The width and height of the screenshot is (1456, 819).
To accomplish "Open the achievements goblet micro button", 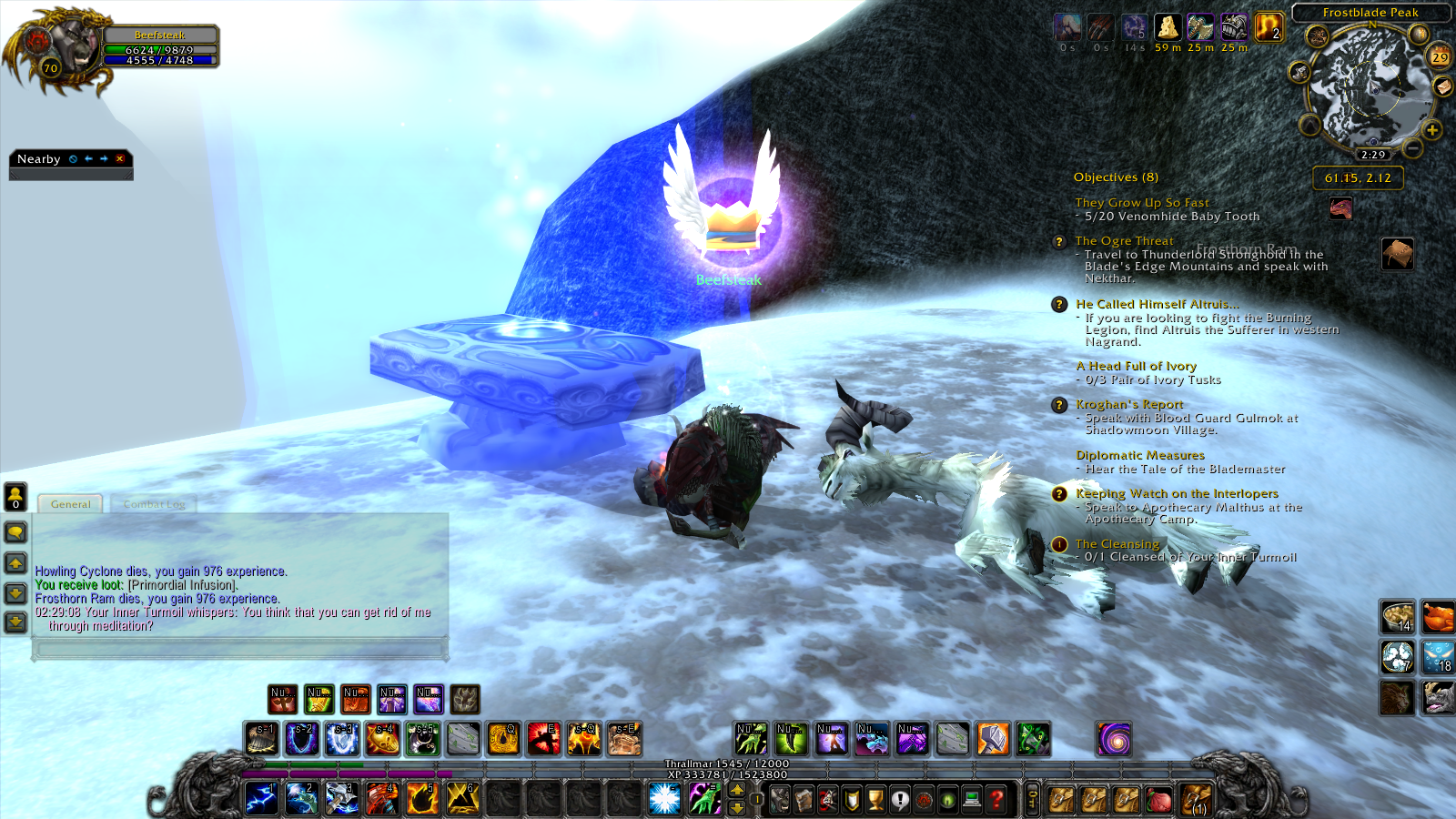I will [875, 799].
